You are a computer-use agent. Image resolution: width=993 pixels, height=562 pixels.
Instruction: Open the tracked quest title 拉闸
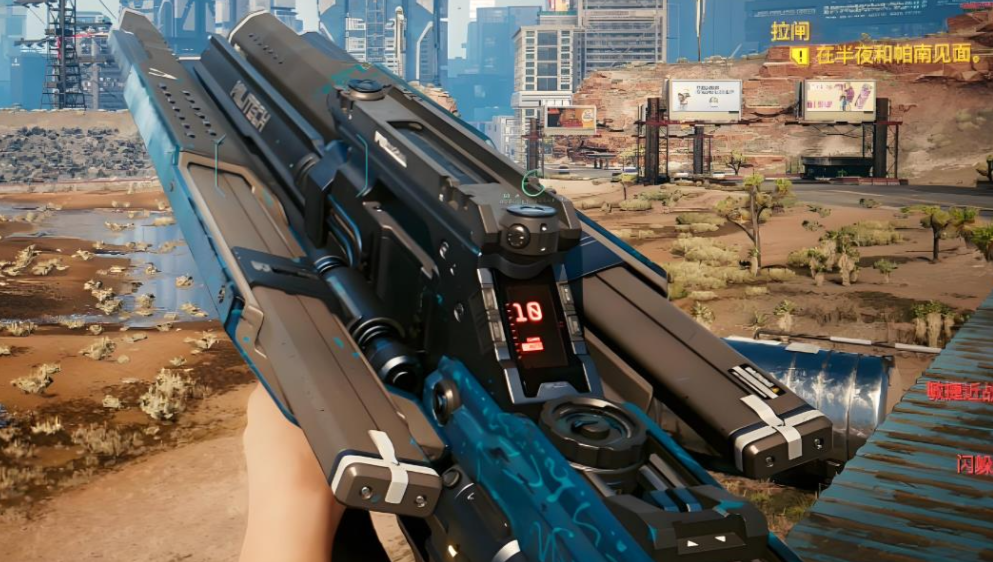click(789, 31)
